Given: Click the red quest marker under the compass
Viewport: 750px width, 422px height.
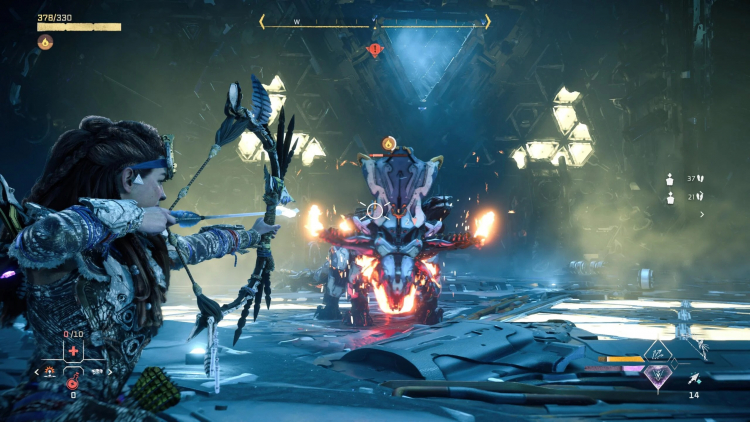Looking at the screenshot, I should (375, 49).
